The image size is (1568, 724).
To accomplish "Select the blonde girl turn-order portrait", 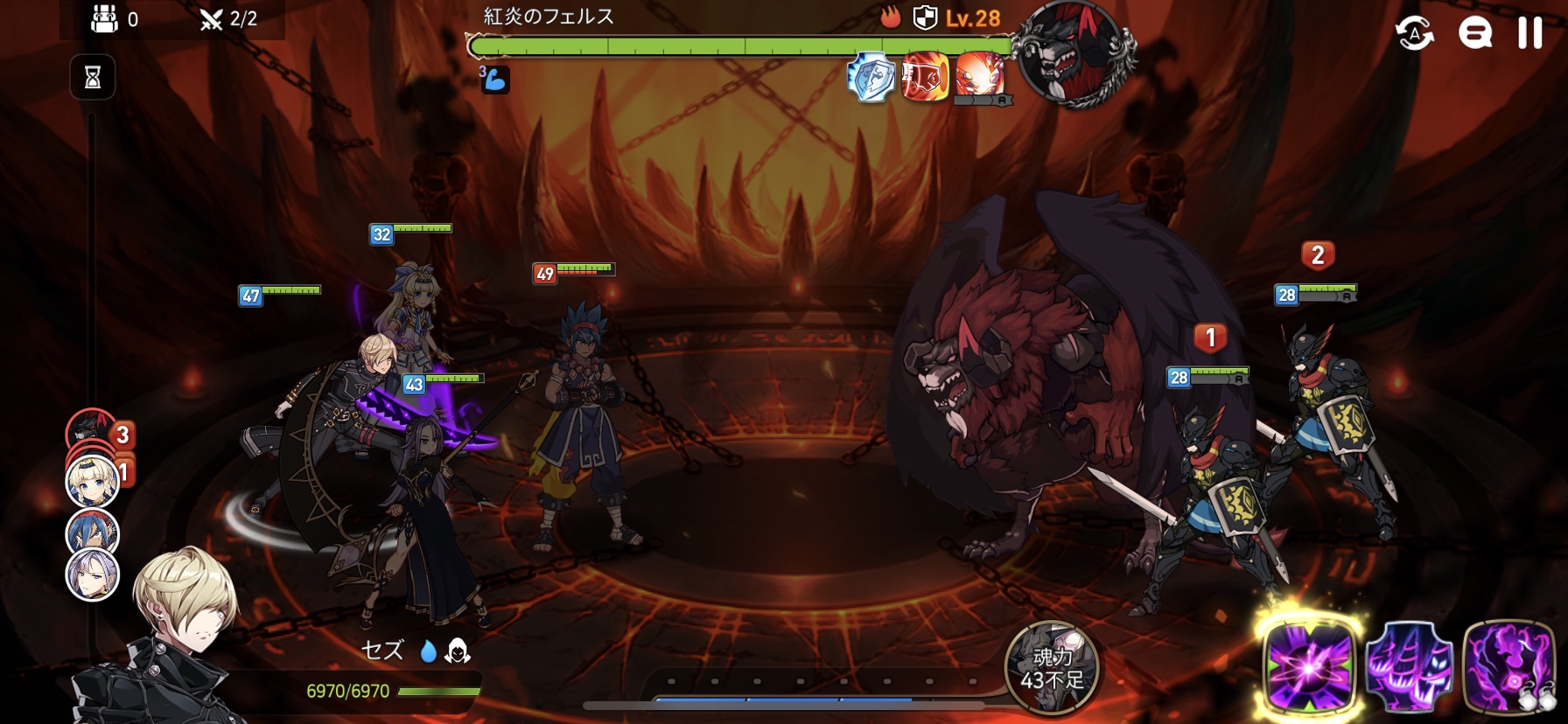I will pyautogui.click(x=93, y=482).
